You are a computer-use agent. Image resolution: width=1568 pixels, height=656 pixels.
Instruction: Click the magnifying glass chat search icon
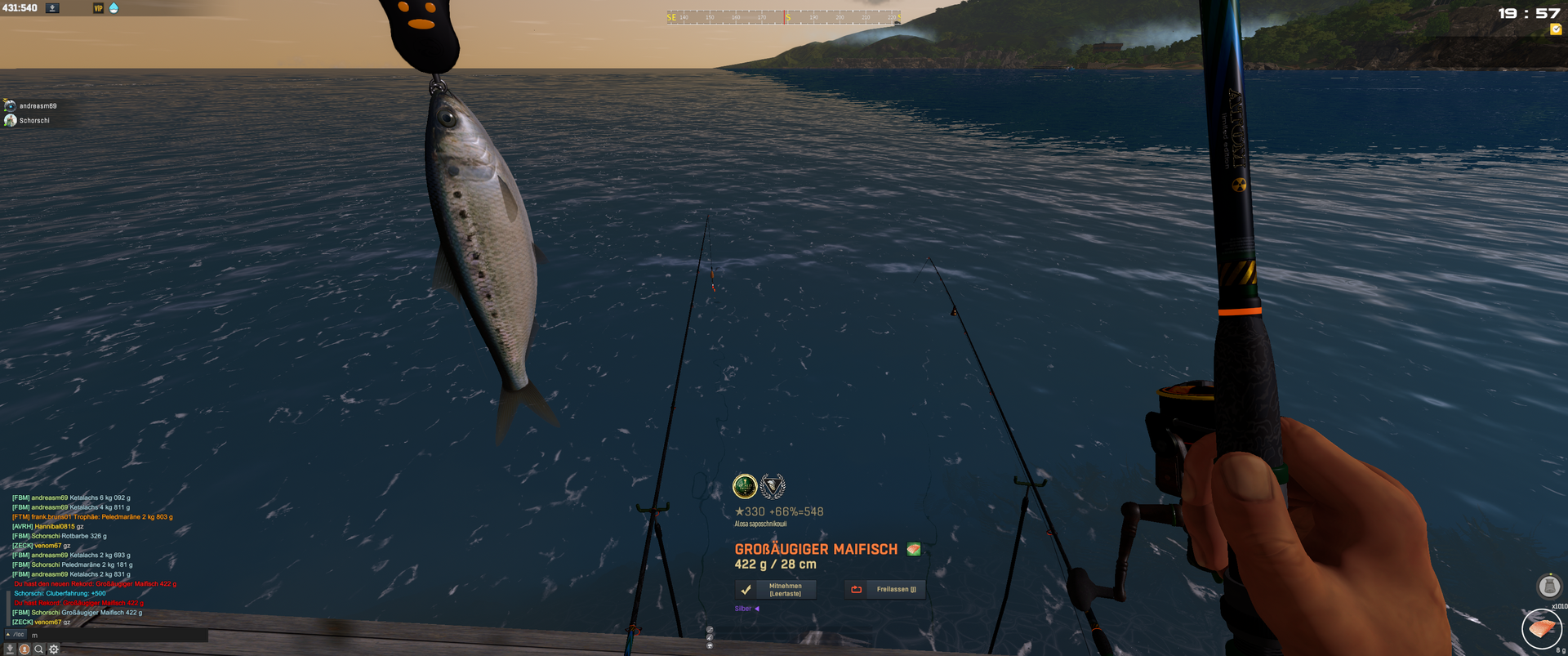(38, 649)
